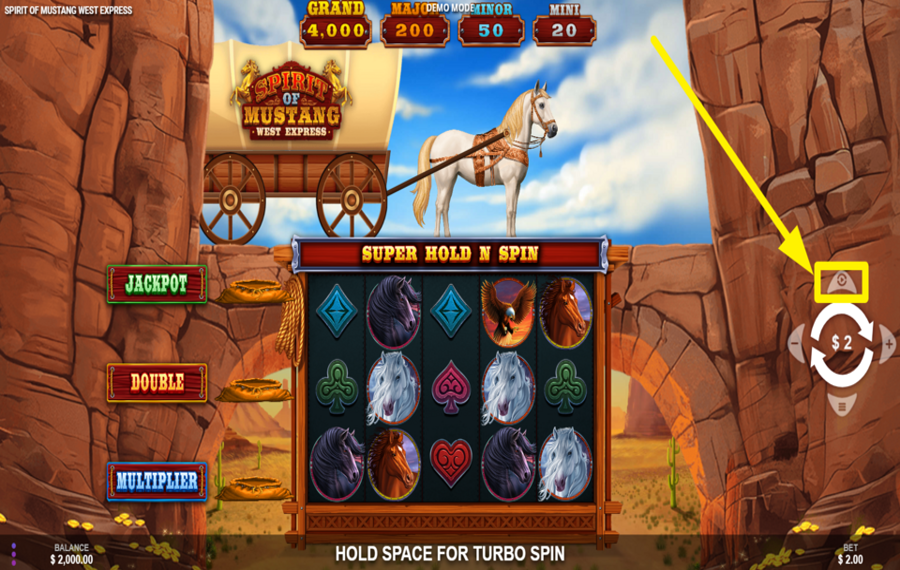900x570 pixels.
Task: Spin the reels with the circular arrows button
Action: click(841, 343)
